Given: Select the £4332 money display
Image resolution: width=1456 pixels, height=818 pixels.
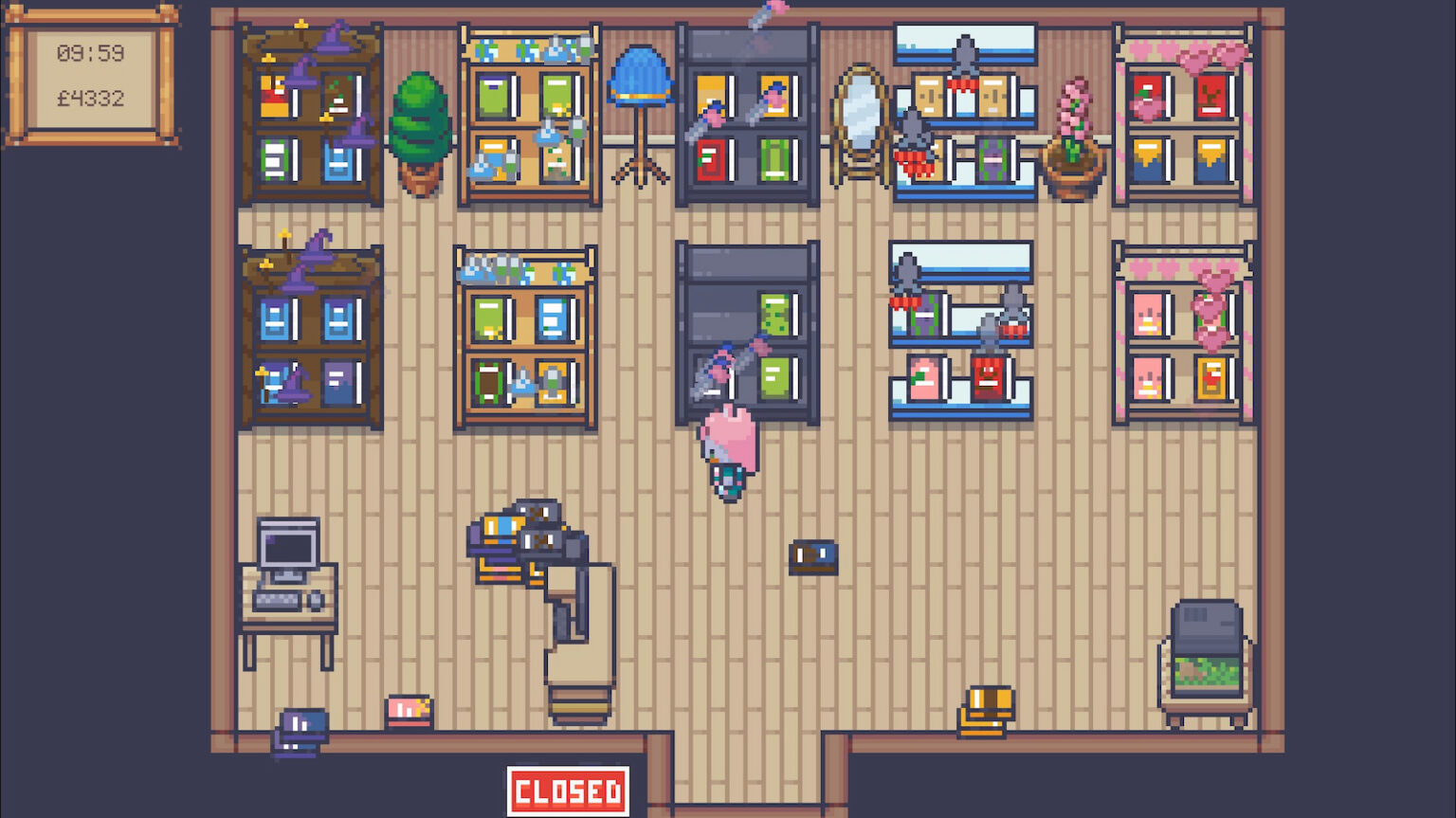Looking at the screenshot, I should point(92,96).
